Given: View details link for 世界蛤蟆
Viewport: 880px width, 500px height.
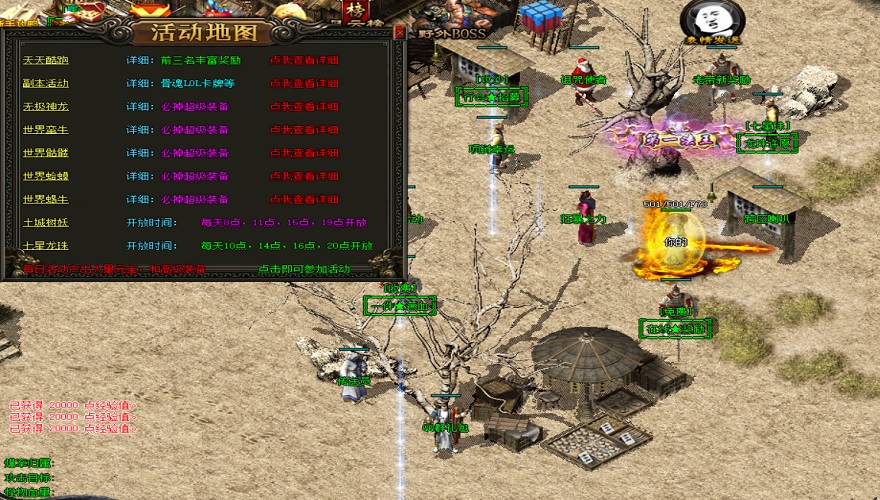Looking at the screenshot, I should click(304, 175).
